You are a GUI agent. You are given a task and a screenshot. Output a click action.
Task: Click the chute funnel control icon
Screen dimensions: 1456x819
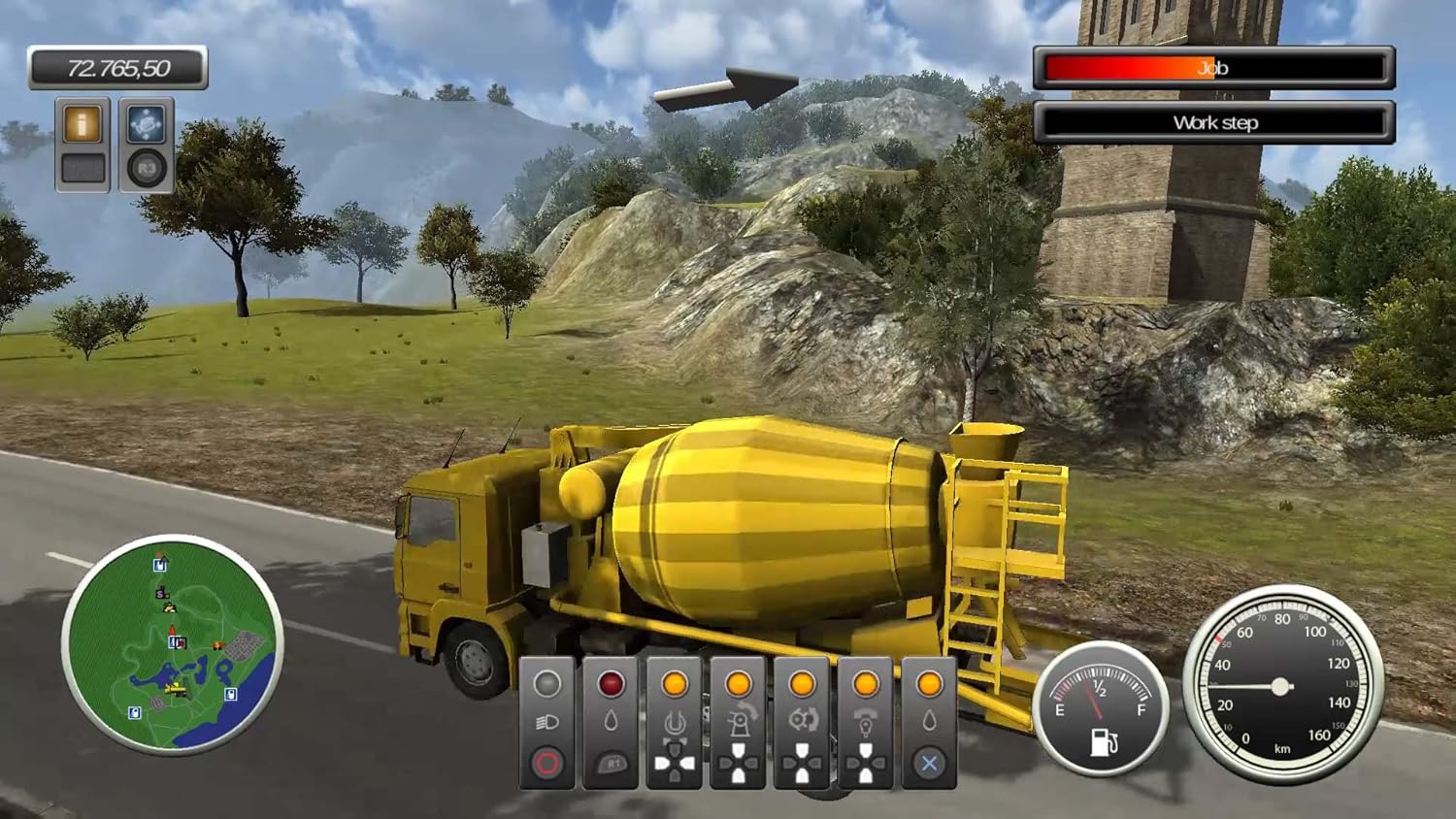point(867,722)
